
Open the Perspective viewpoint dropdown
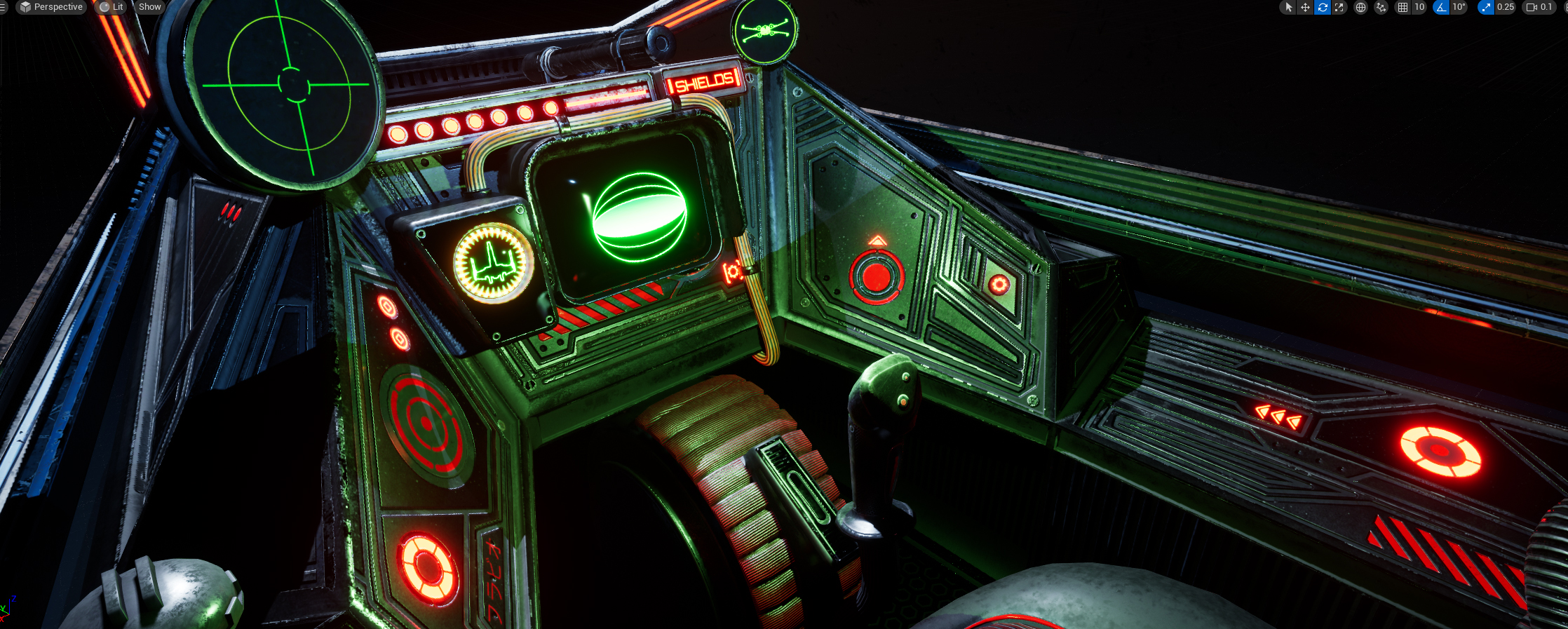(53, 6)
